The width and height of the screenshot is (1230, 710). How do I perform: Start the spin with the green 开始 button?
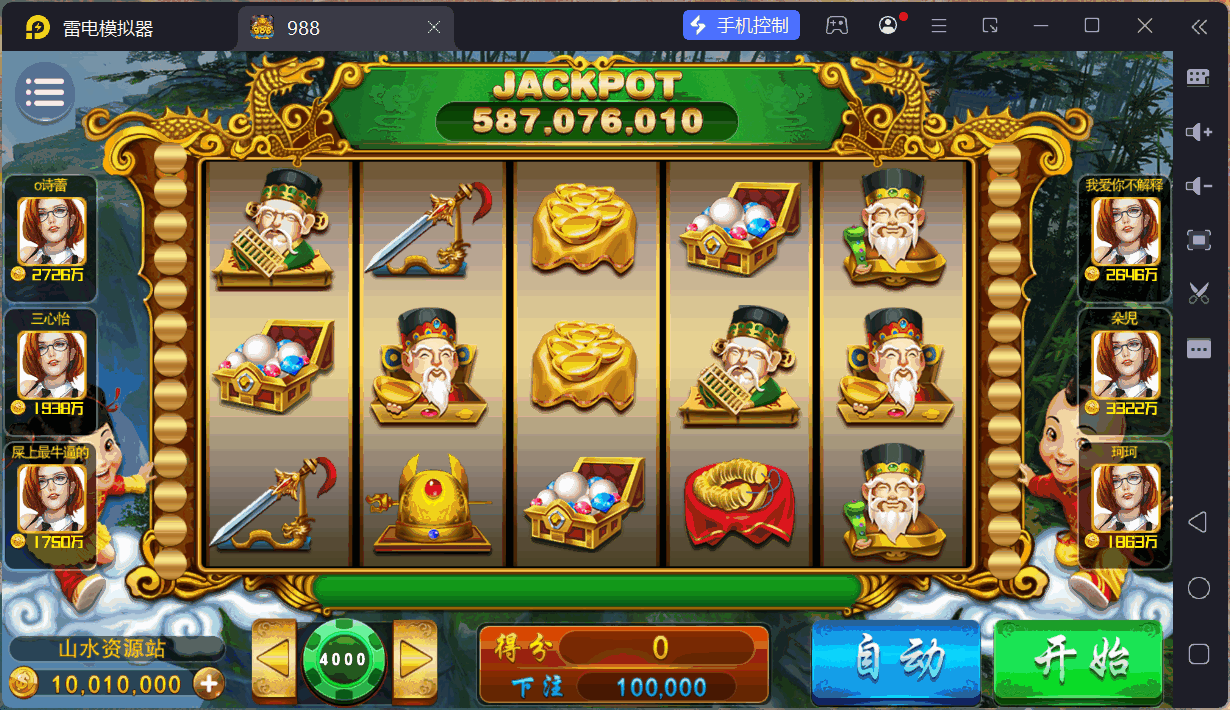click(1079, 659)
